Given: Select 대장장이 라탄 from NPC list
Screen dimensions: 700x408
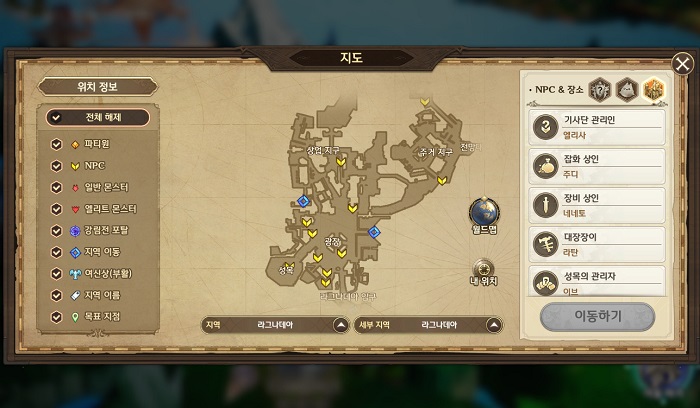Looking at the screenshot, I should 598,244.
